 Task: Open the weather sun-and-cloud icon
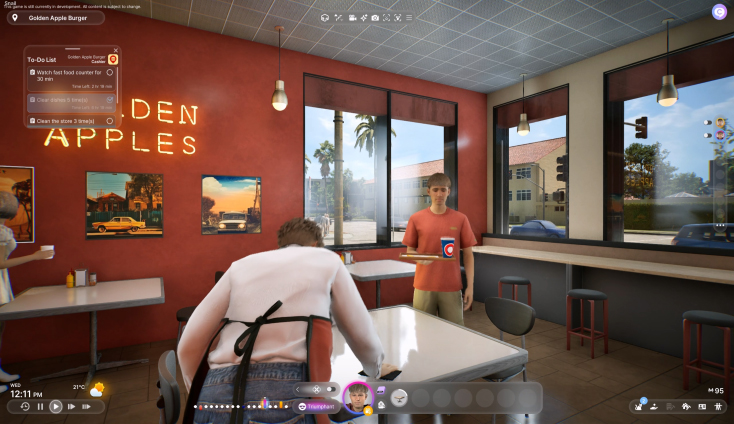click(x=96, y=389)
